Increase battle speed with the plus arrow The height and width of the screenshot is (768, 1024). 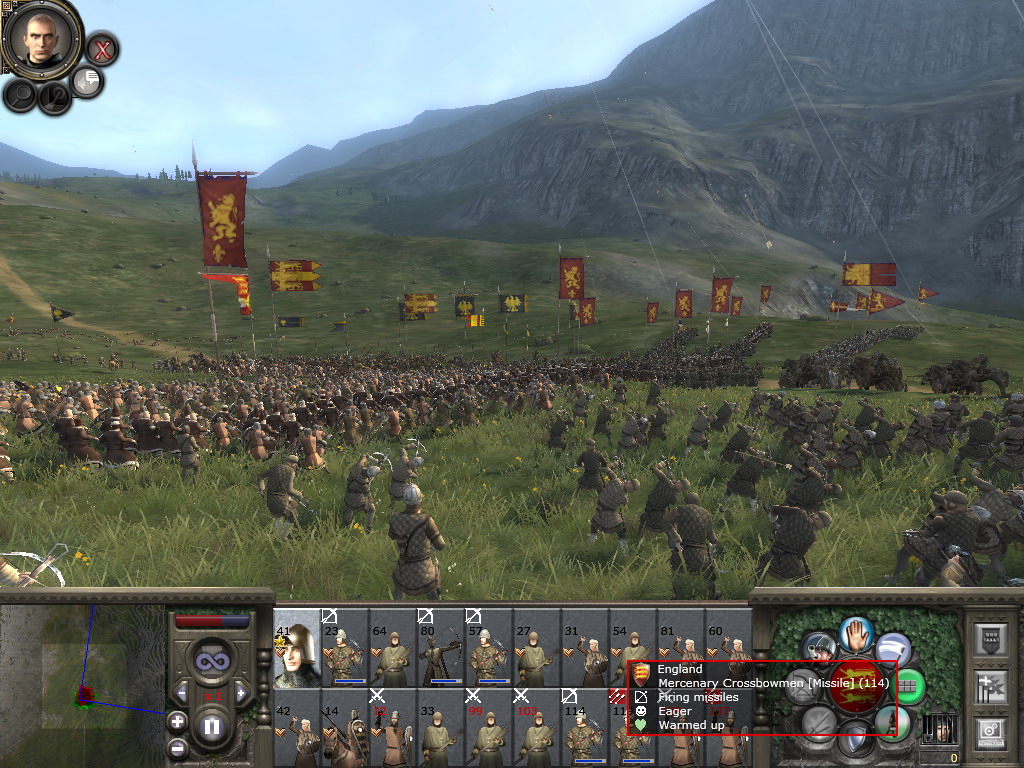coord(240,691)
